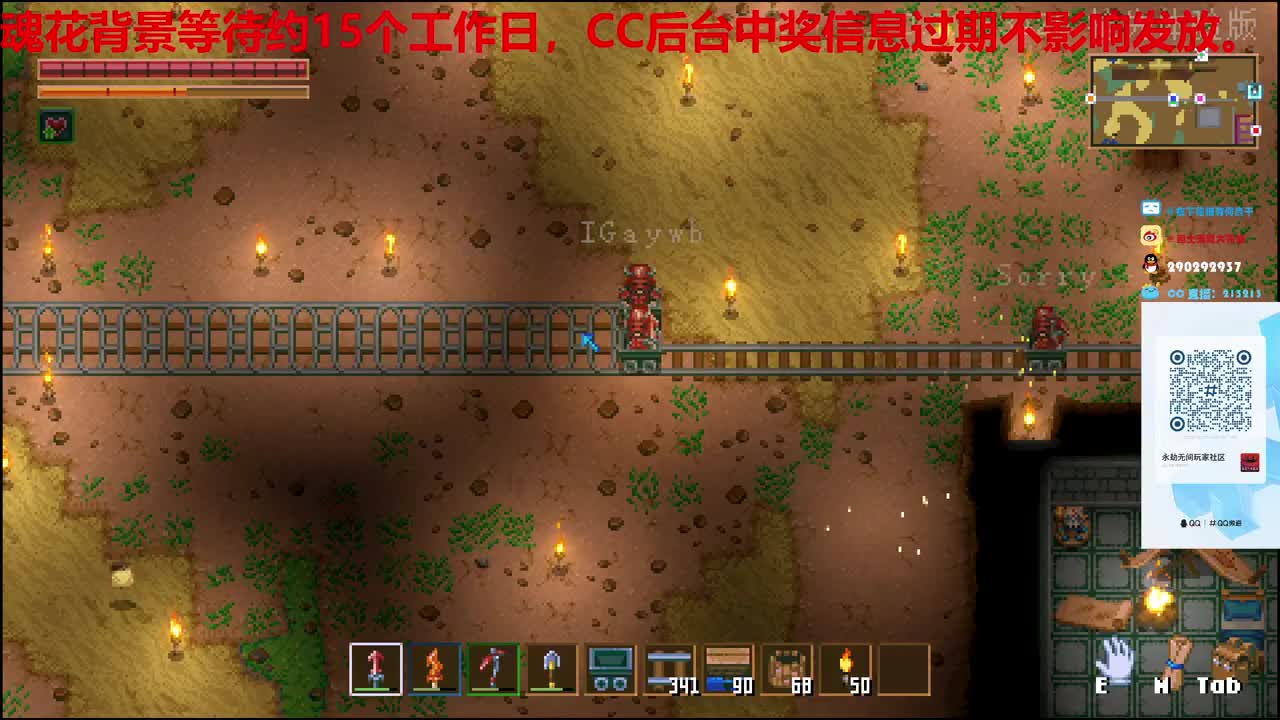Click the QQ group number 290292937
The height and width of the screenshot is (720, 1280).
tap(1207, 267)
